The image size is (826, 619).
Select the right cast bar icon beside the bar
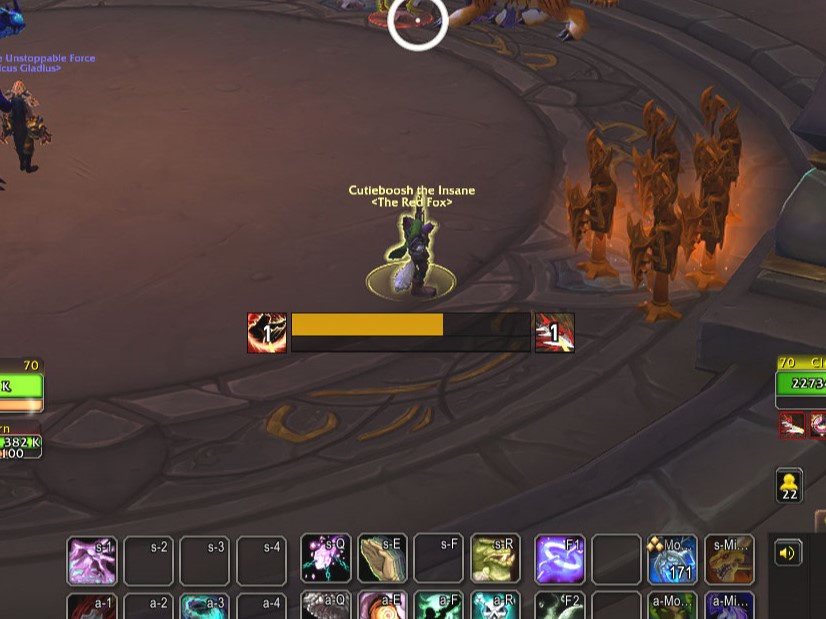pyautogui.click(x=555, y=333)
